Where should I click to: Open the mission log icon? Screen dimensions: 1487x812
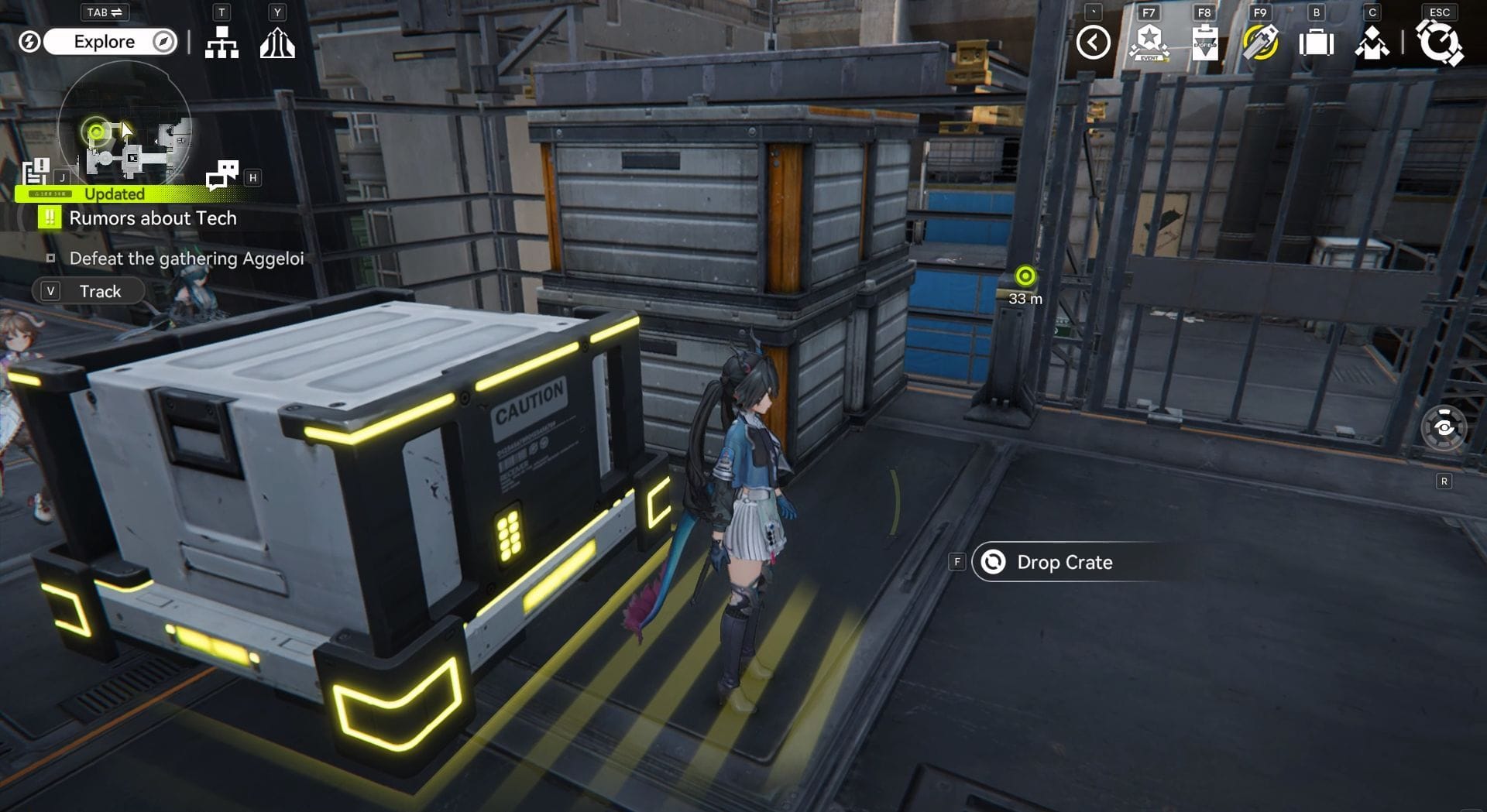[x=36, y=171]
